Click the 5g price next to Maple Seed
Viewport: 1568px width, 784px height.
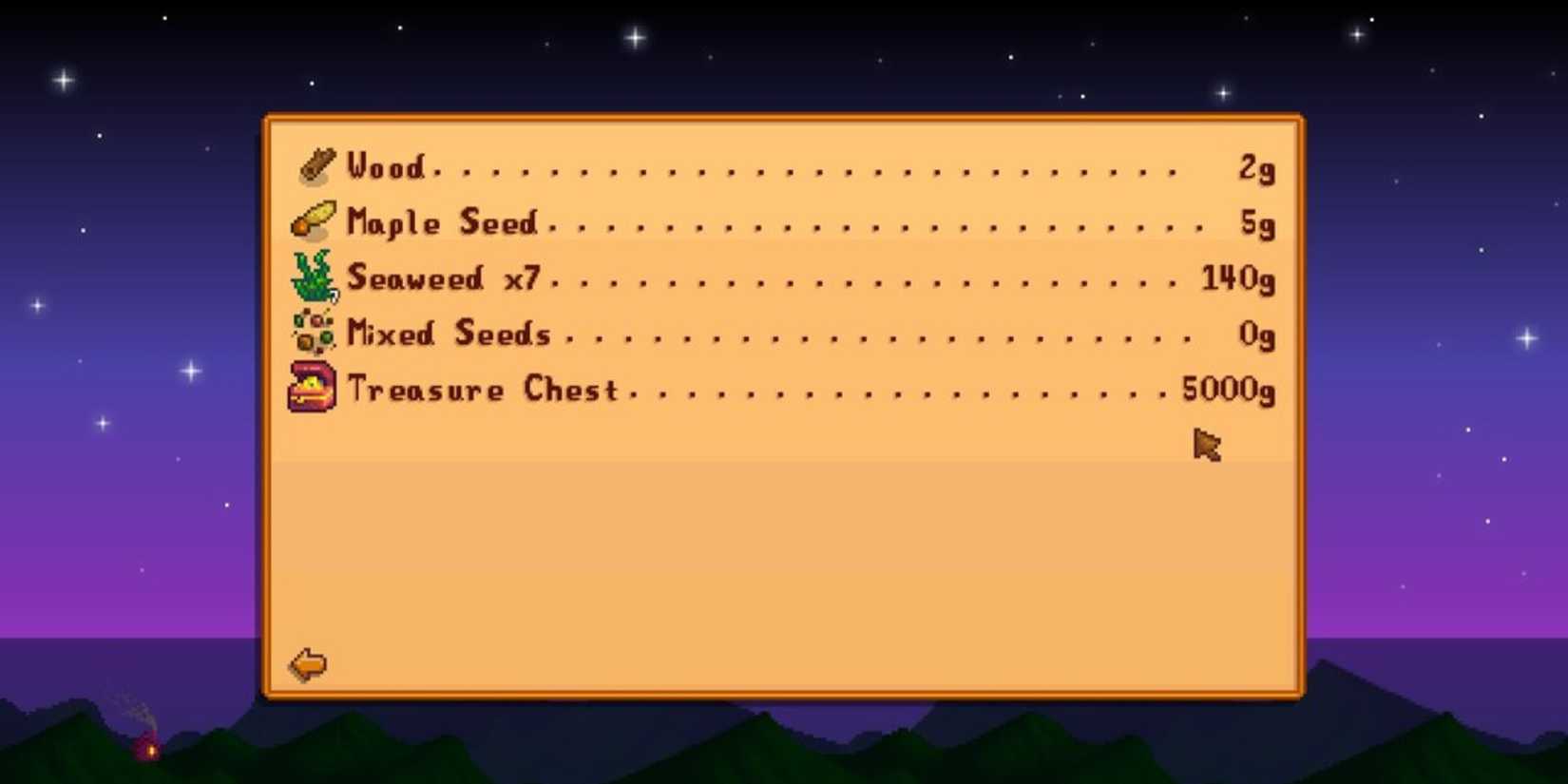point(1256,222)
